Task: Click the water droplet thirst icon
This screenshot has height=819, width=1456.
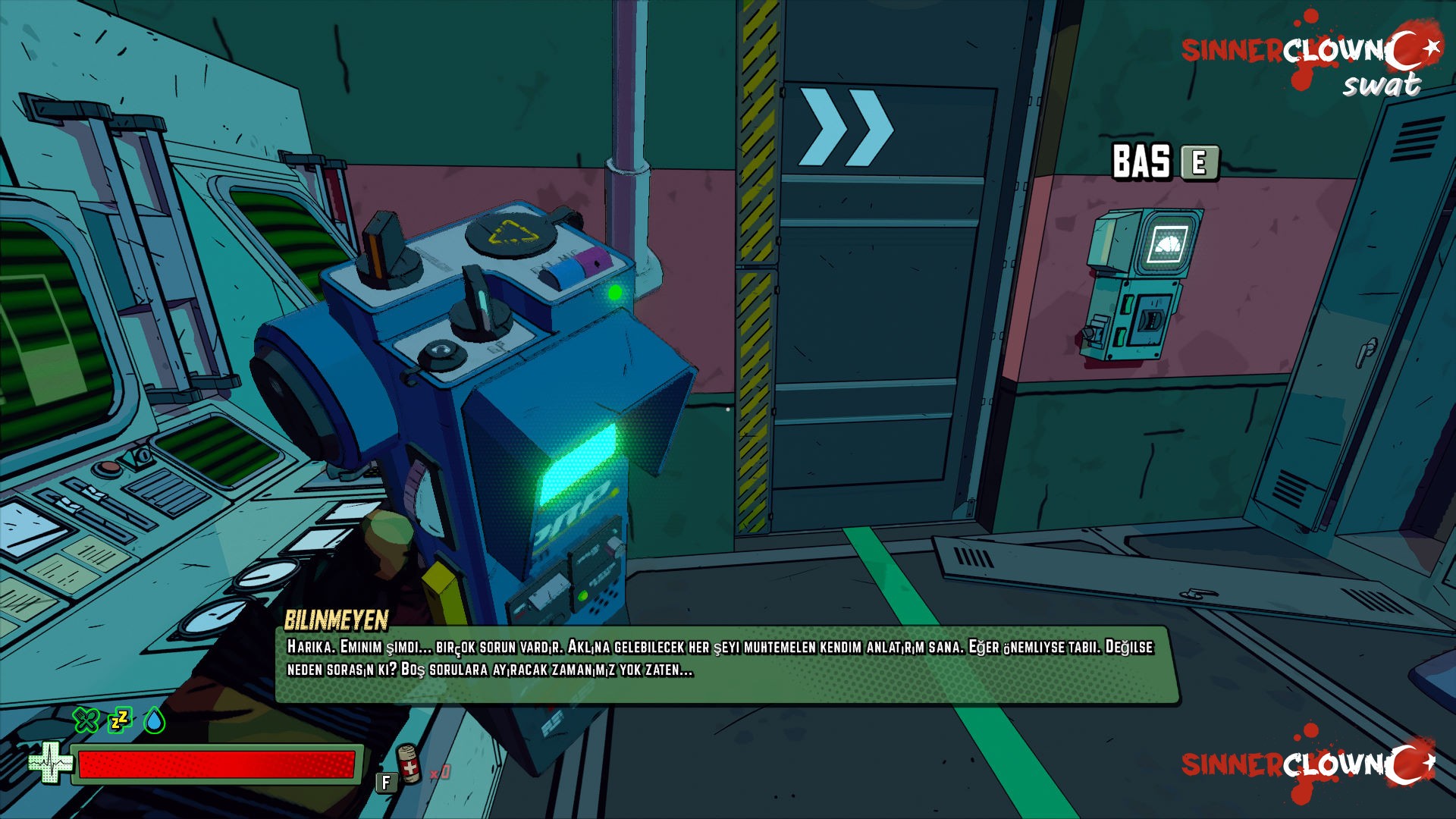Action: pos(155,720)
